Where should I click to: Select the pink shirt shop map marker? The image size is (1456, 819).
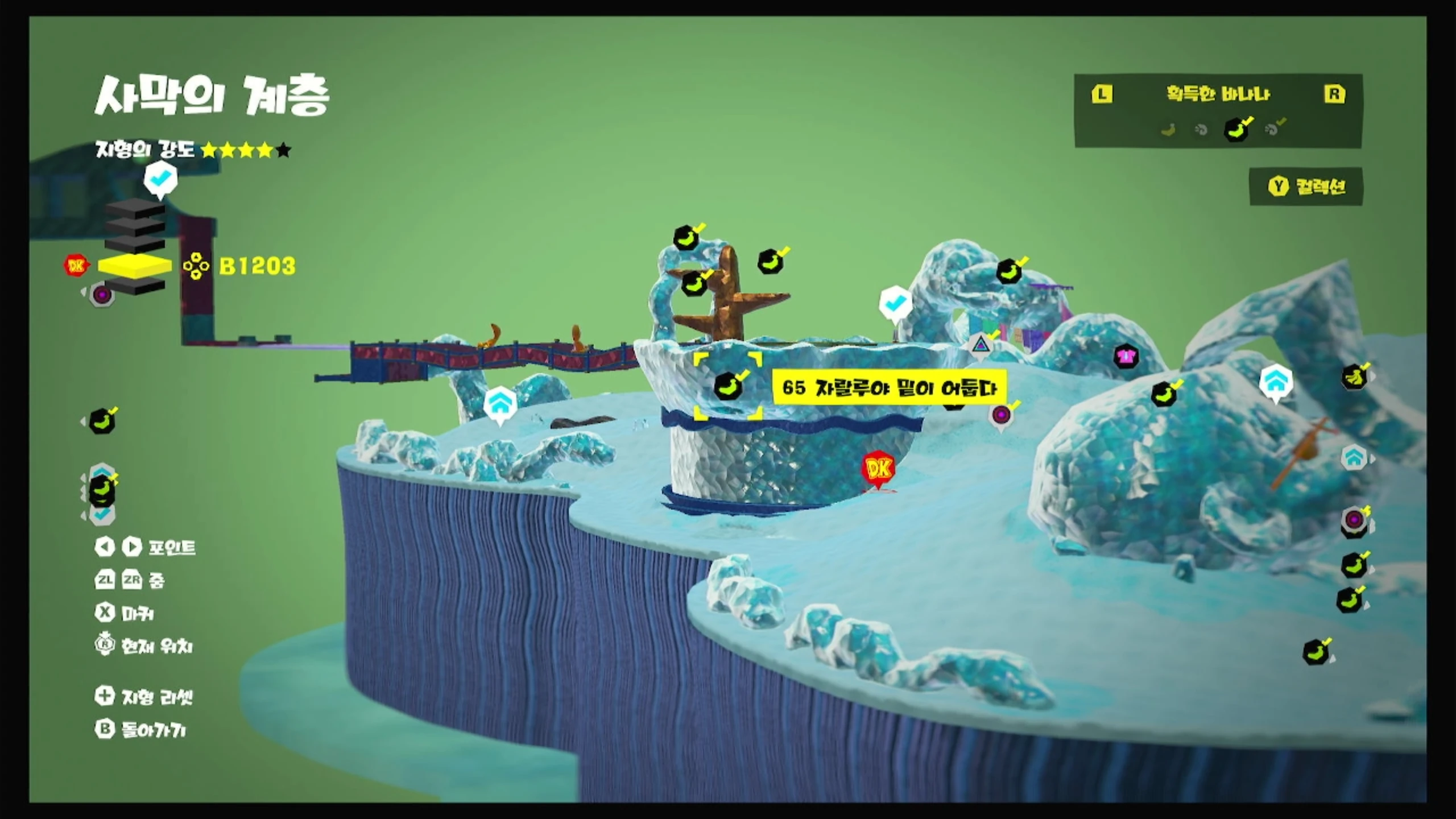click(x=1126, y=357)
